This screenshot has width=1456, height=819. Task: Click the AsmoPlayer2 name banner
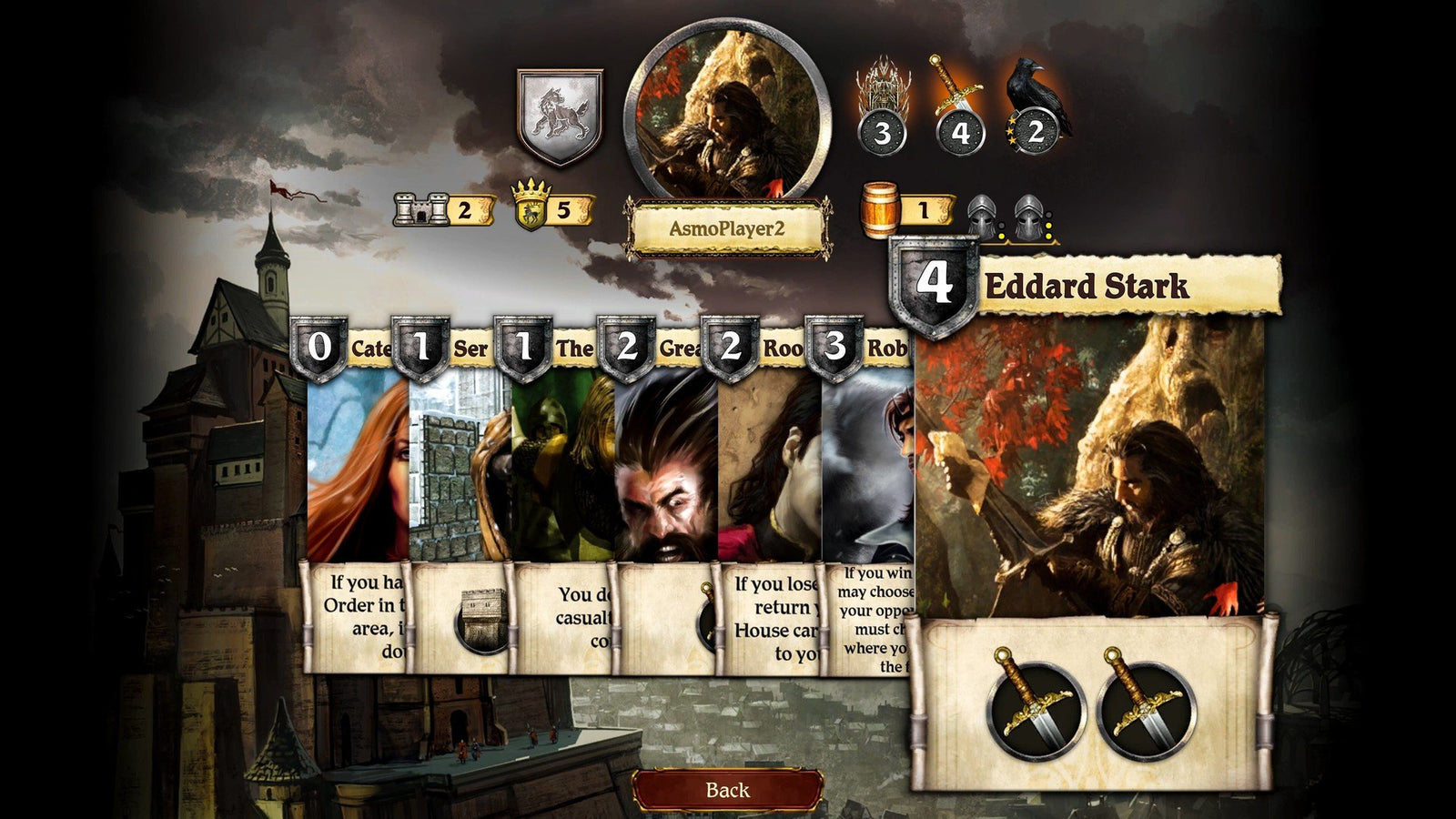click(x=728, y=229)
